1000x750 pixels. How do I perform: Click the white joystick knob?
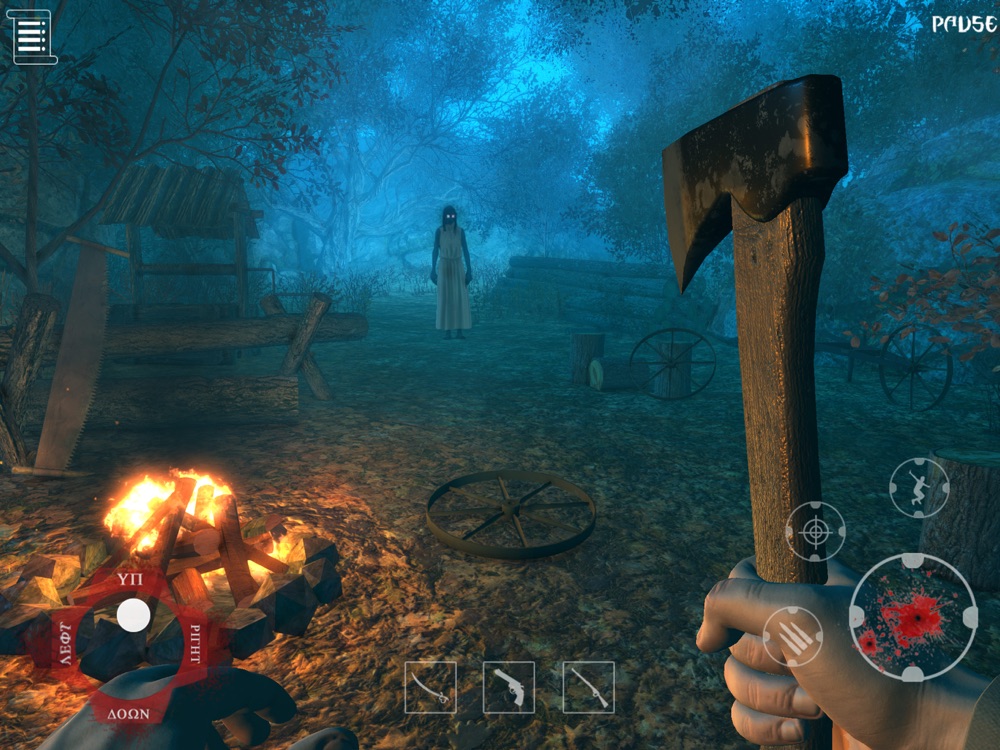133,616
